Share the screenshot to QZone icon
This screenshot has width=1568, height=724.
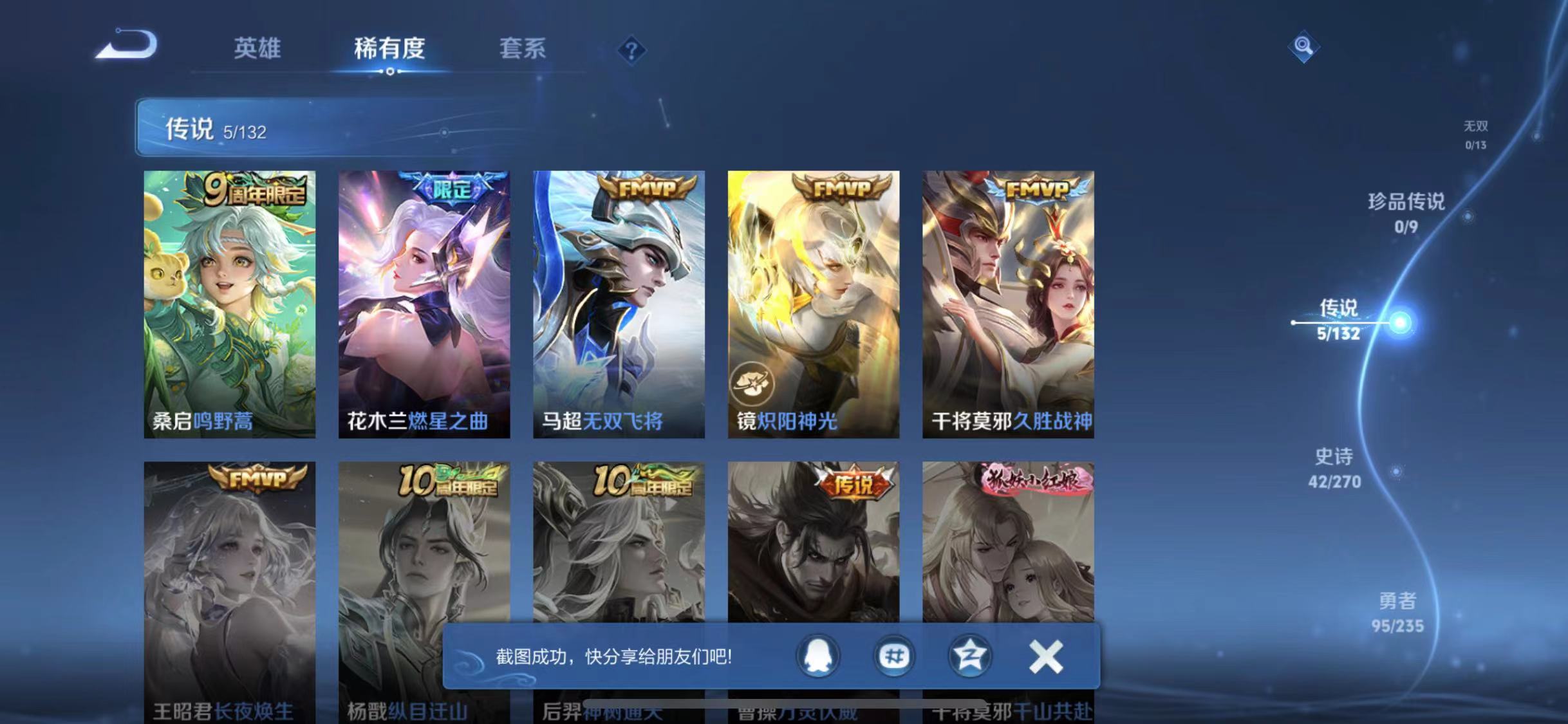coord(972,656)
